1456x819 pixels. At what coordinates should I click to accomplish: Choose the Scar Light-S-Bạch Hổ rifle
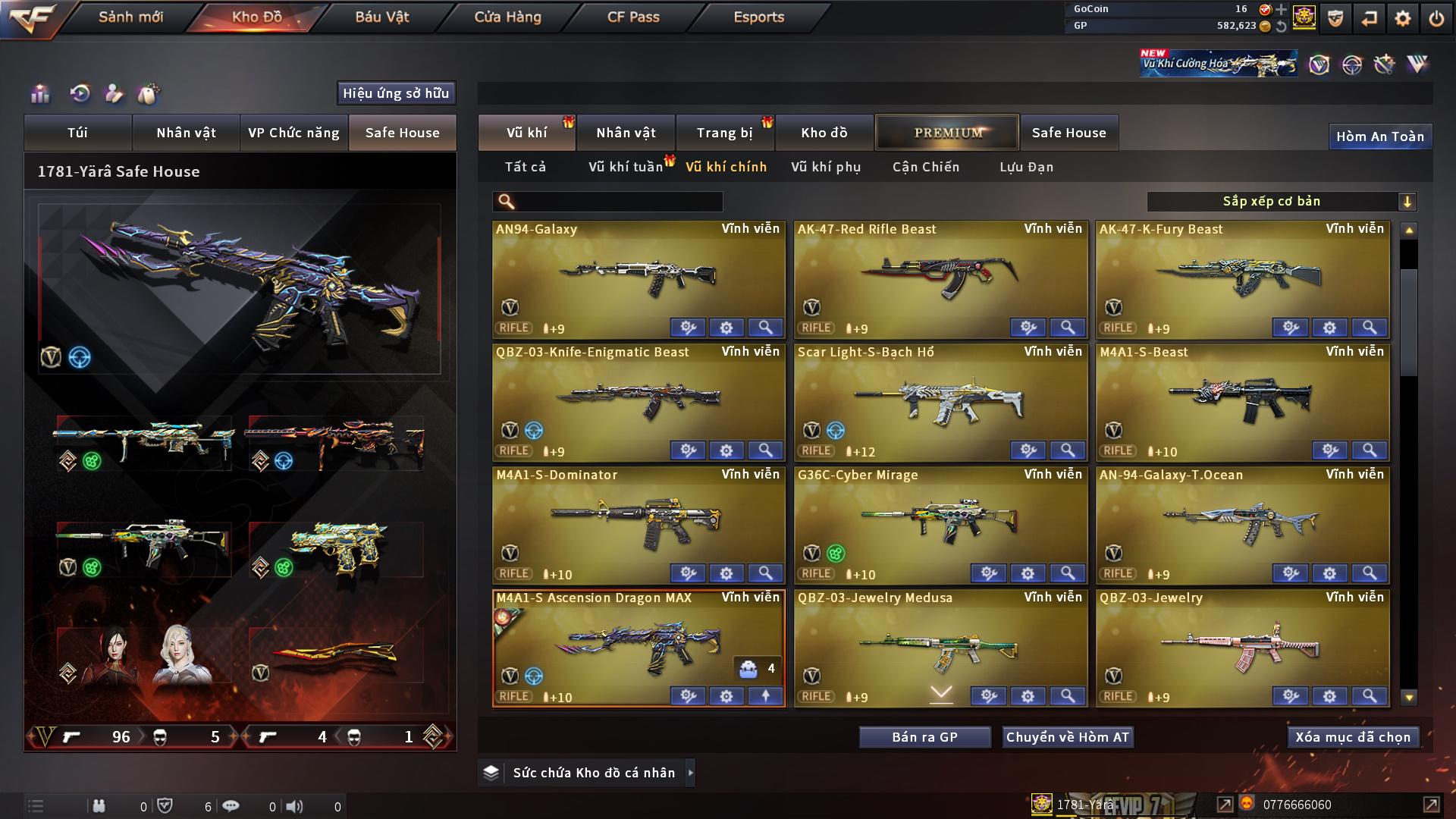(x=940, y=400)
